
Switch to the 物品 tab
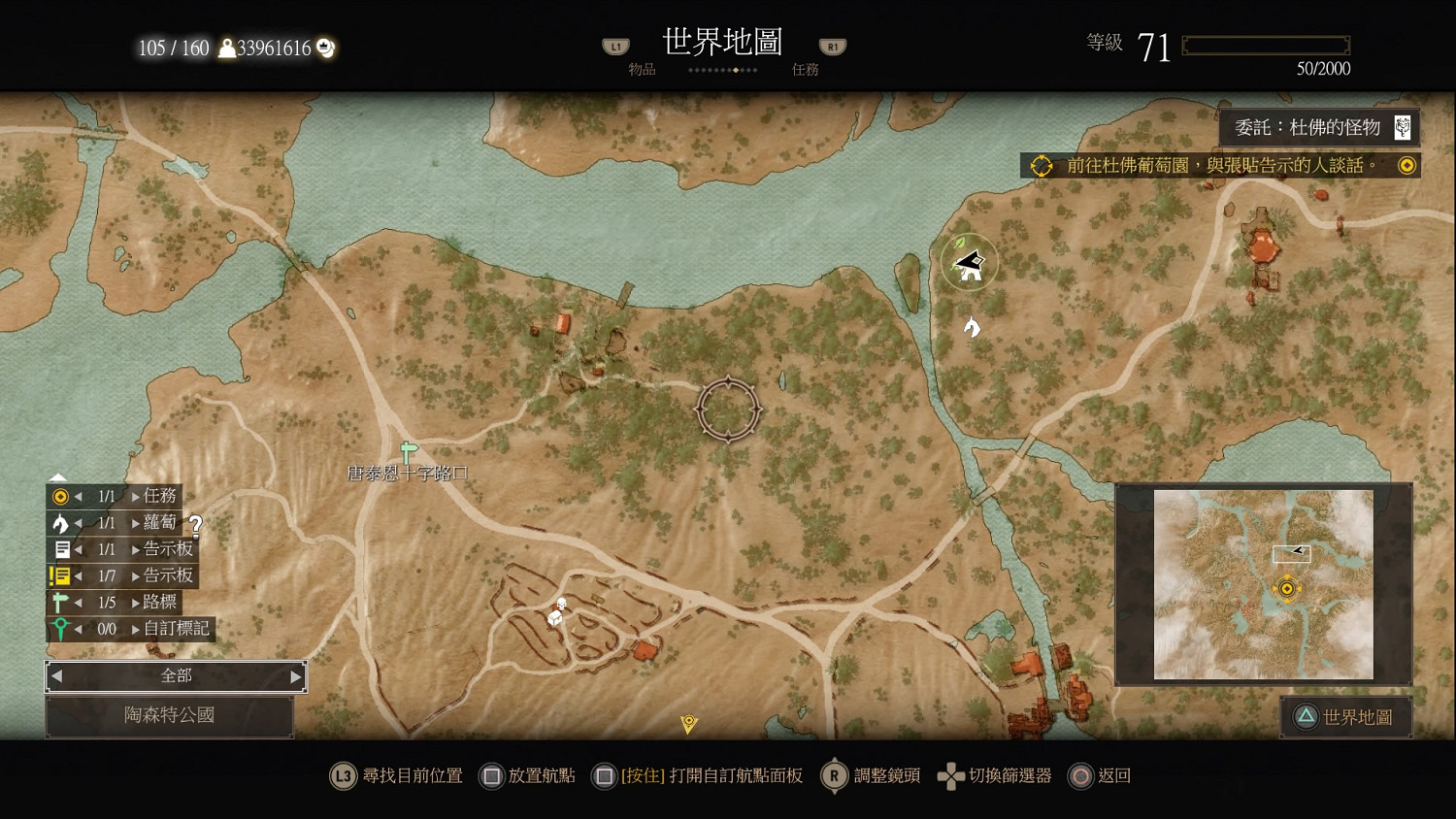[x=643, y=69]
